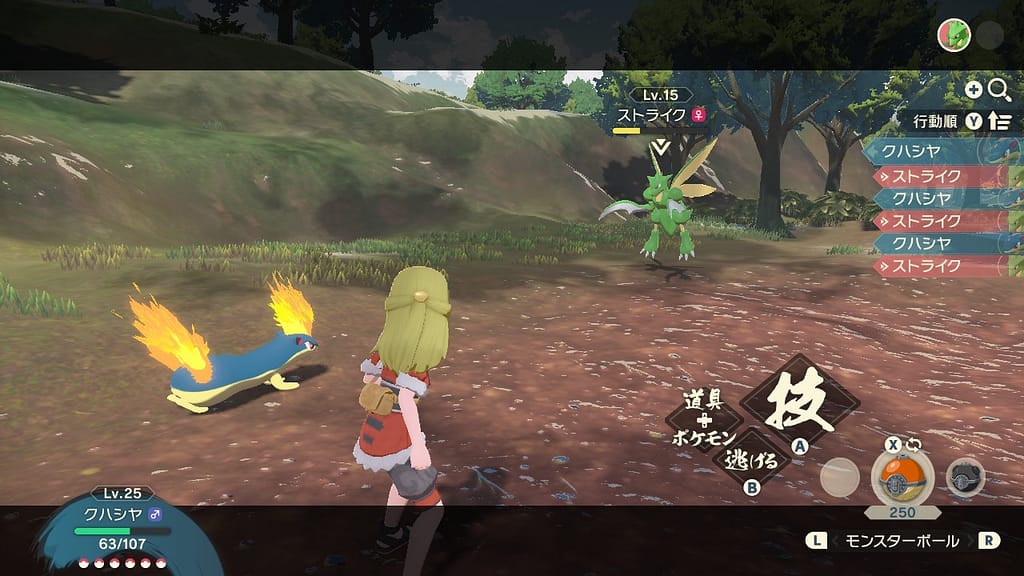The image size is (1024, 576).
Task: Select the モンスターボール item name label
Action: (903, 540)
